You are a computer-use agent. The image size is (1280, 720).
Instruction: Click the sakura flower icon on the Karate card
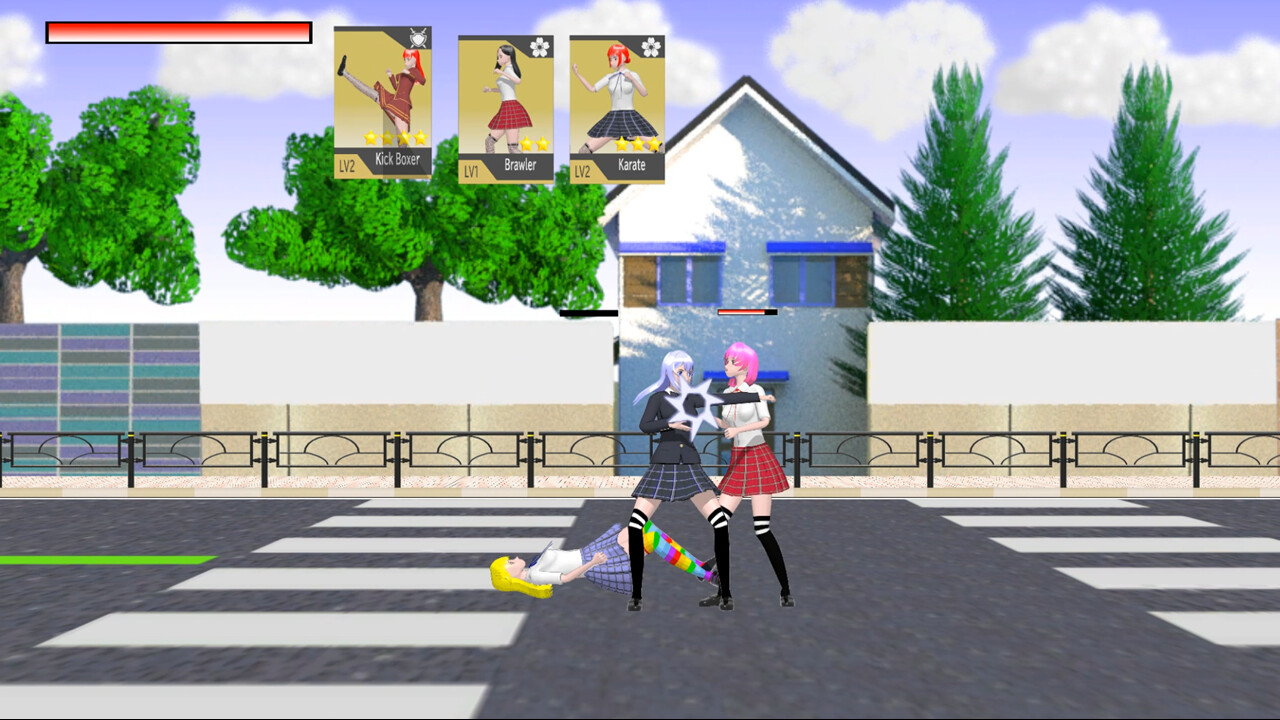pos(650,48)
